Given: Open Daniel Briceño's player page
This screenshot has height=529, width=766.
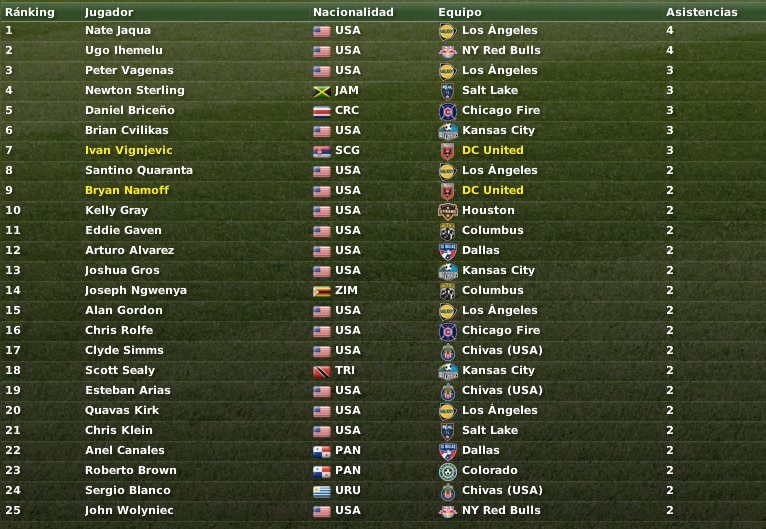Looking at the screenshot, I should (x=129, y=110).
